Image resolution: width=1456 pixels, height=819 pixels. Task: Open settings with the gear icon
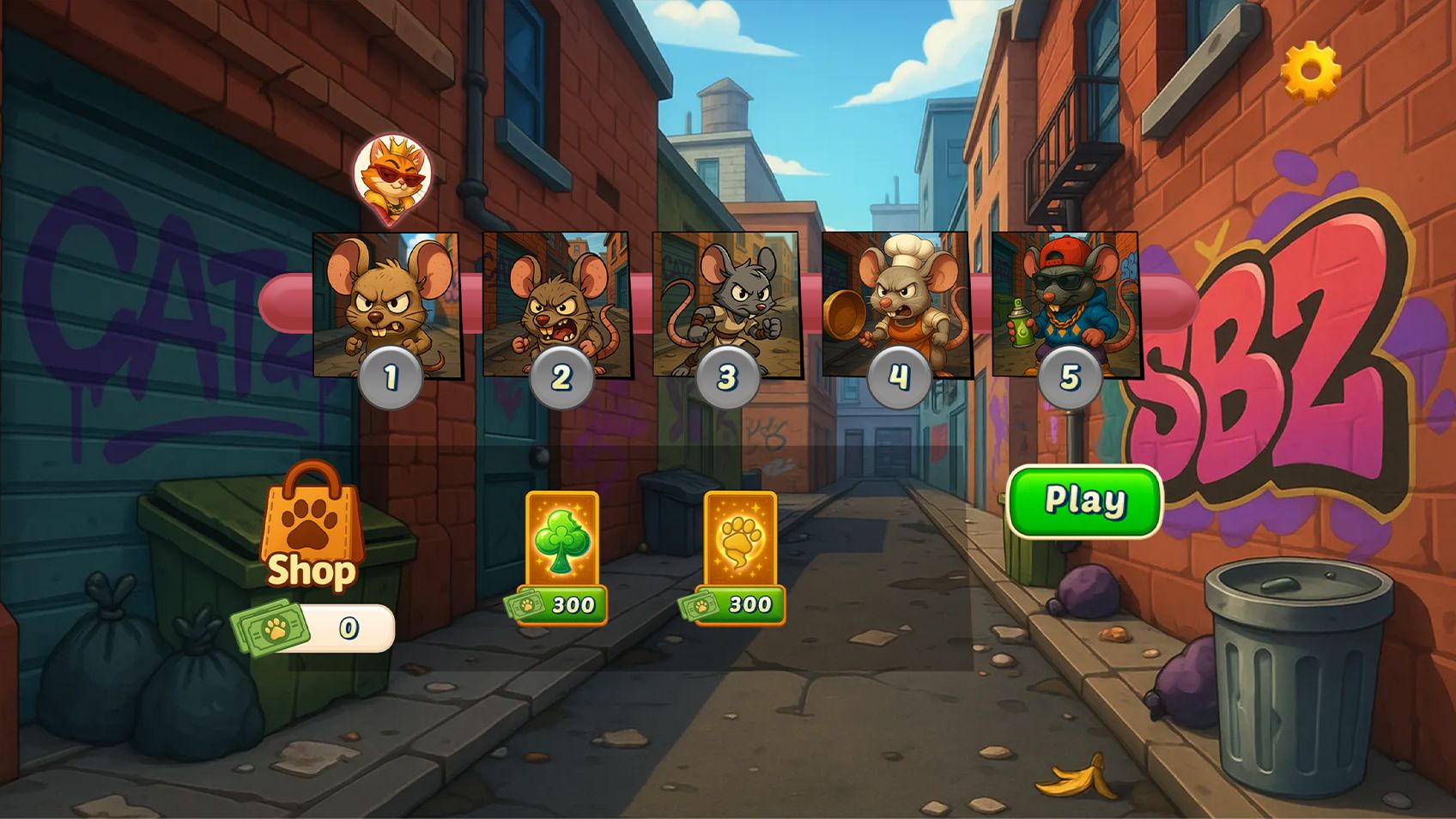point(1310,71)
